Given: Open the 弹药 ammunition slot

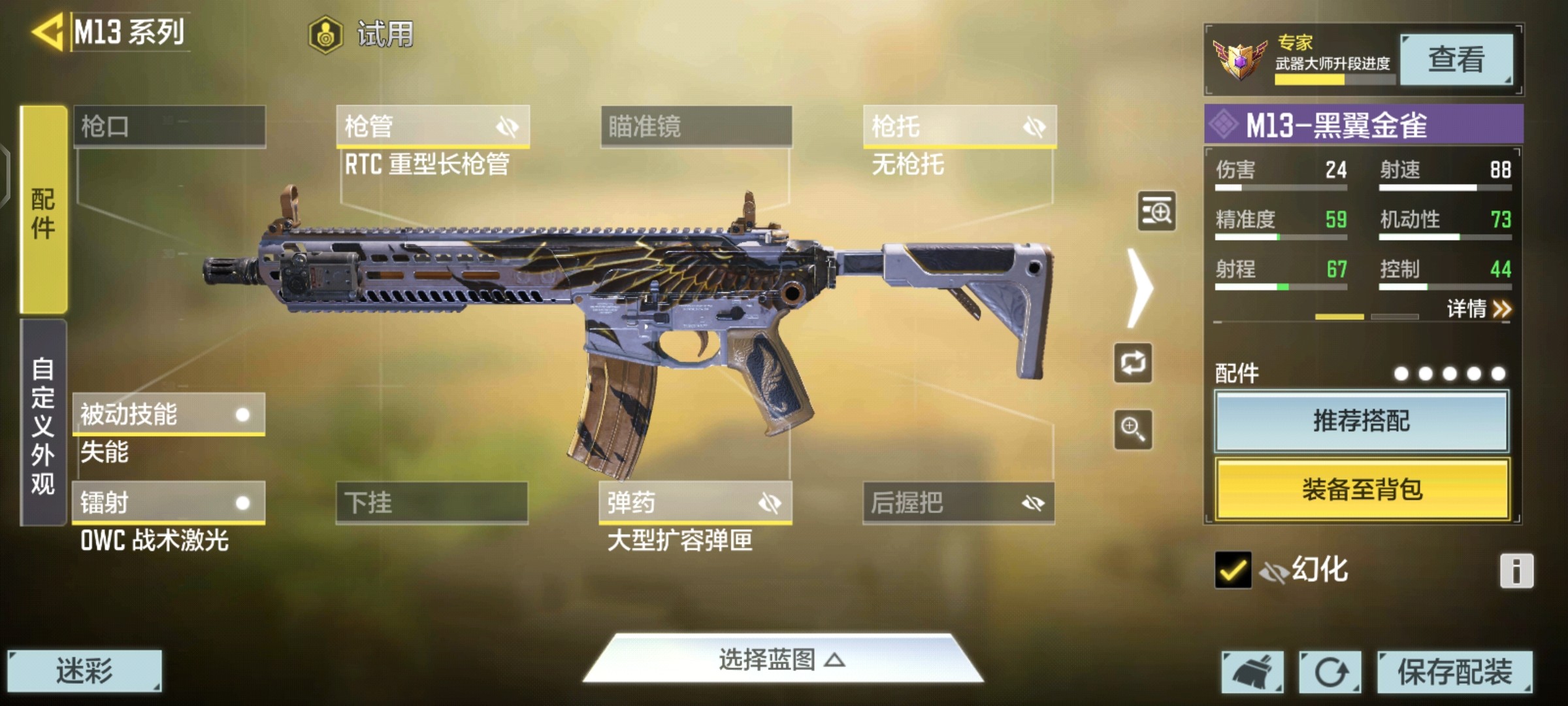Looking at the screenshot, I should [x=695, y=503].
